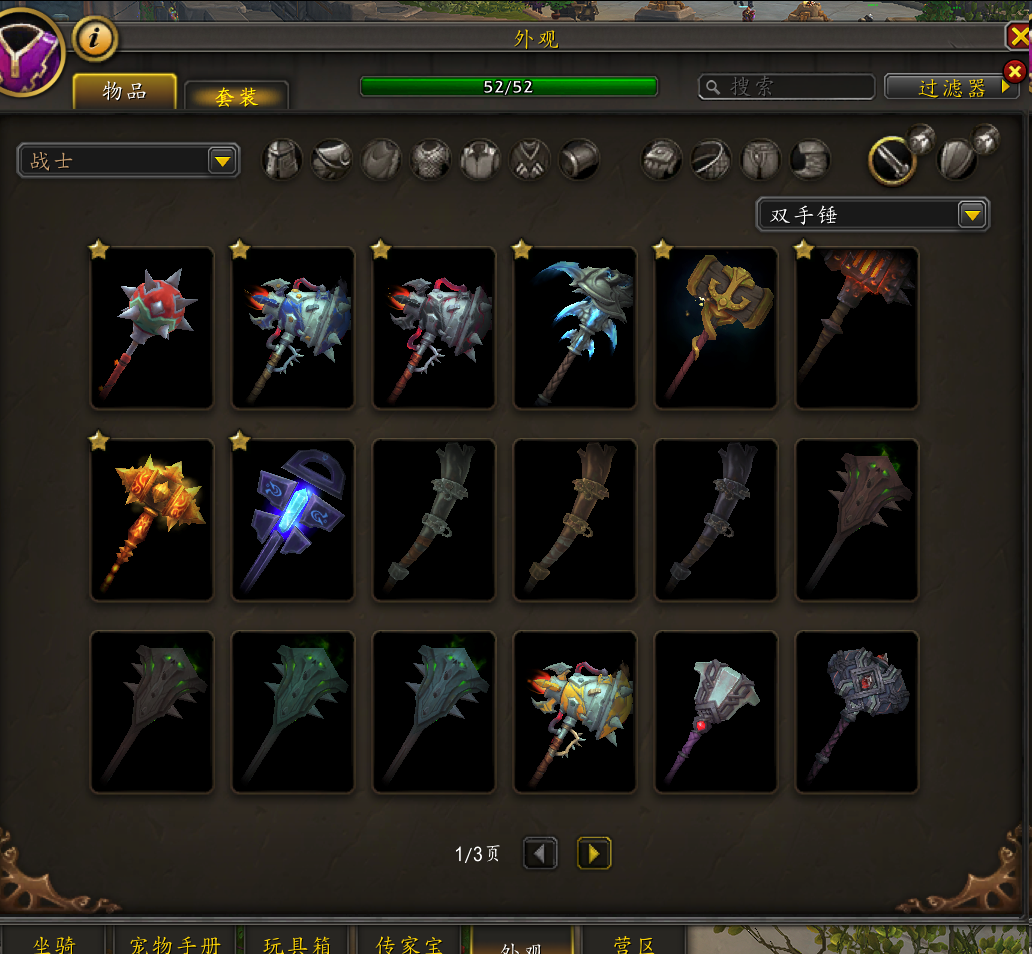Screen dimensions: 1032x954
Task: Select the 物品 items tab
Action: pos(125,92)
